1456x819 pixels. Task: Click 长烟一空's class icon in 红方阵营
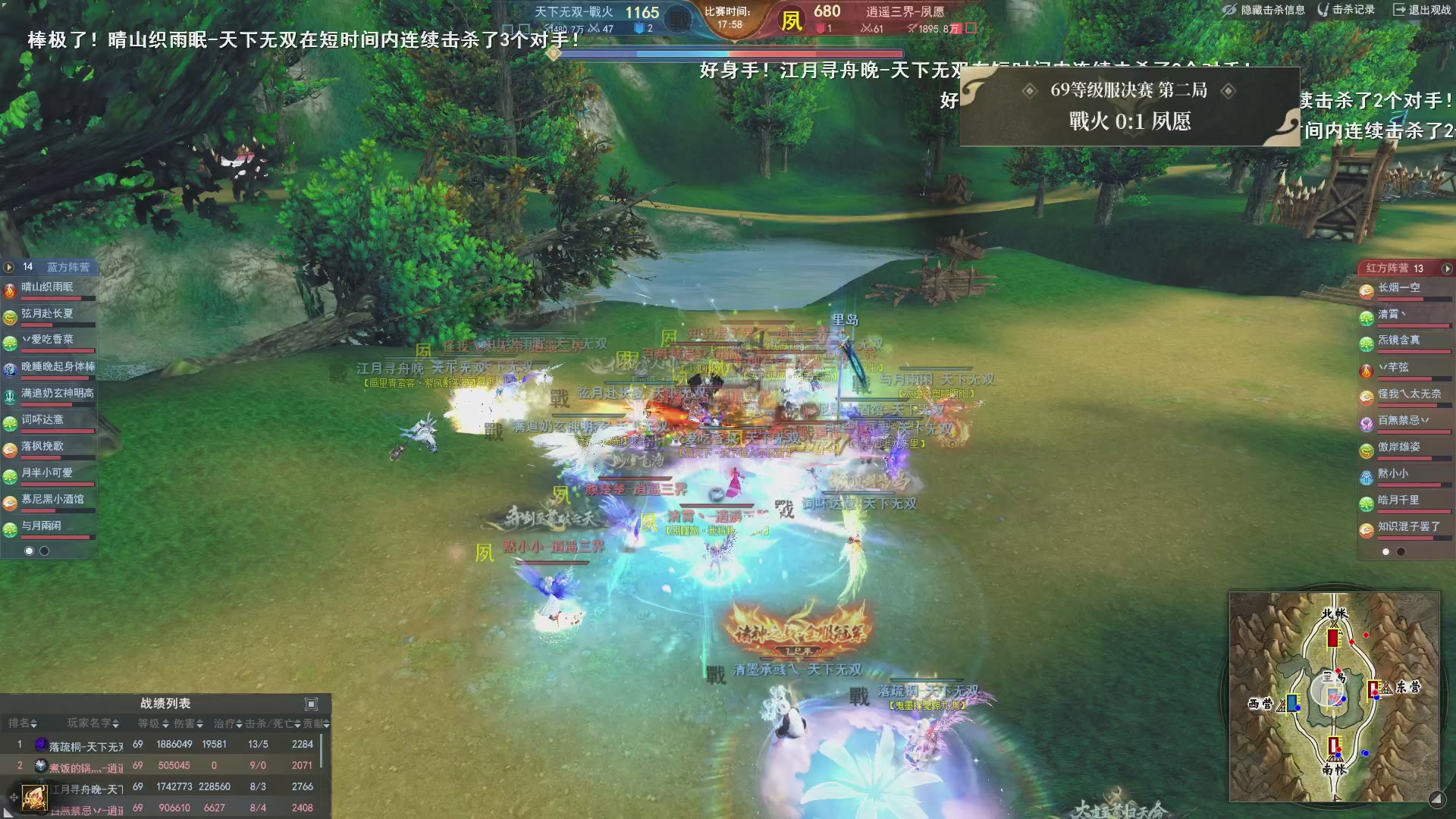pyautogui.click(x=1366, y=292)
